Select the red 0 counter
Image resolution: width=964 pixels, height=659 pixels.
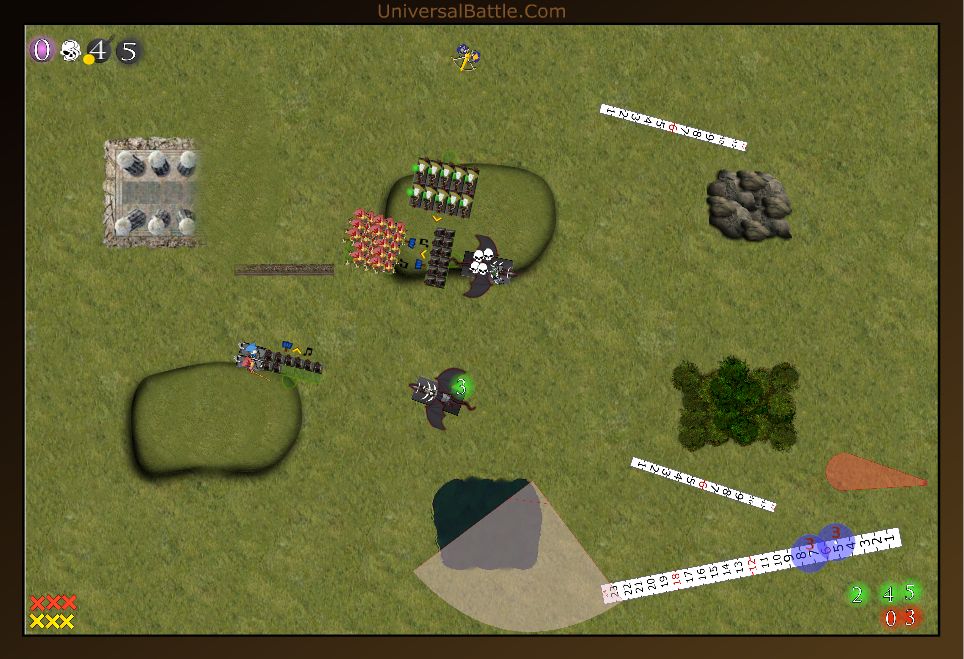(x=889, y=618)
